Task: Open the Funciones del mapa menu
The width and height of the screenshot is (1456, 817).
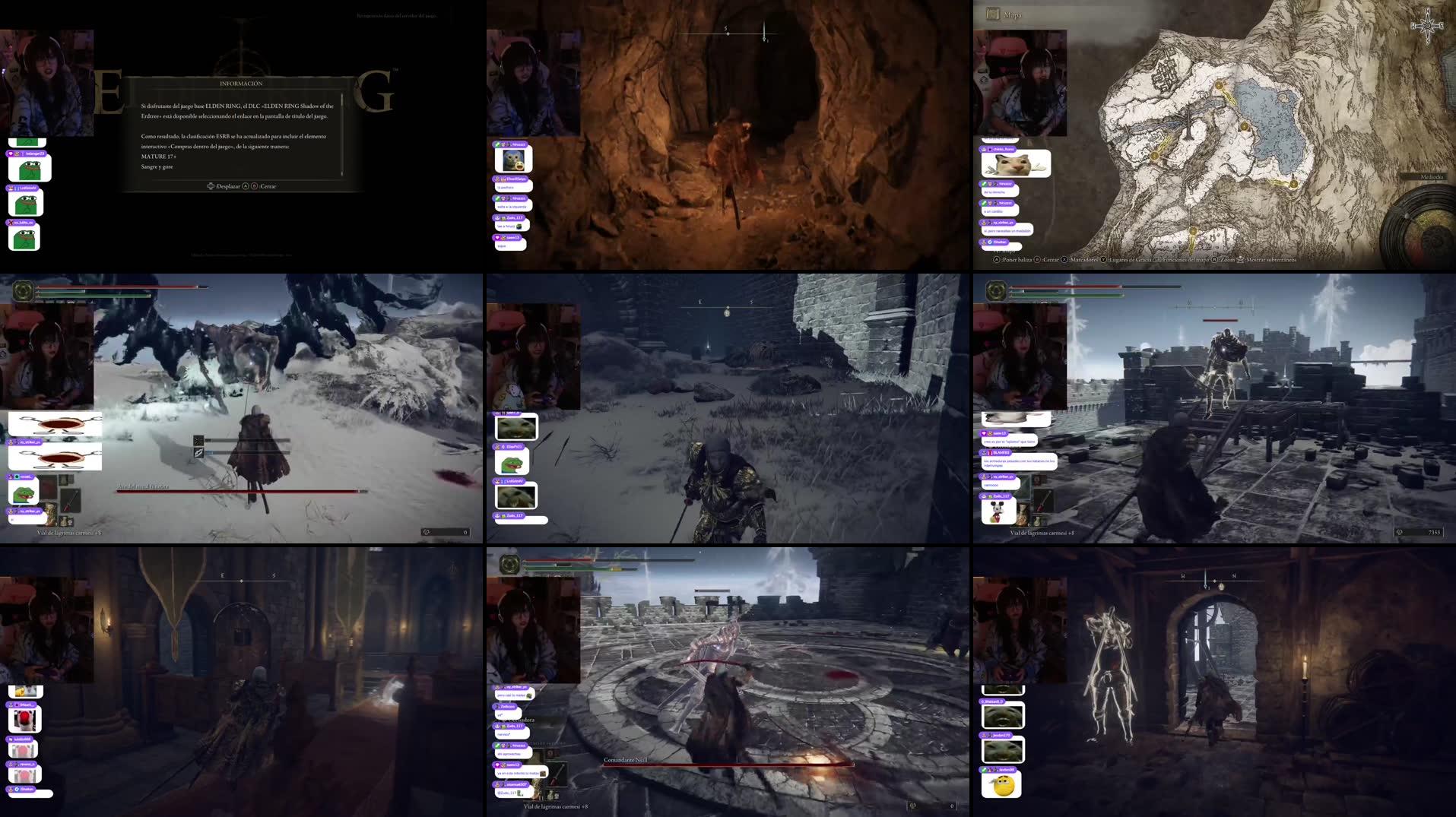Action: point(1185,261)
